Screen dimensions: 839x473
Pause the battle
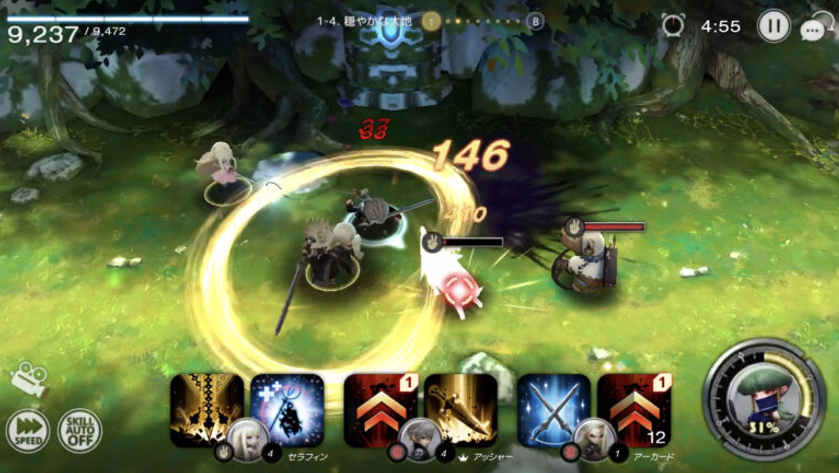(x=773, y=26)
